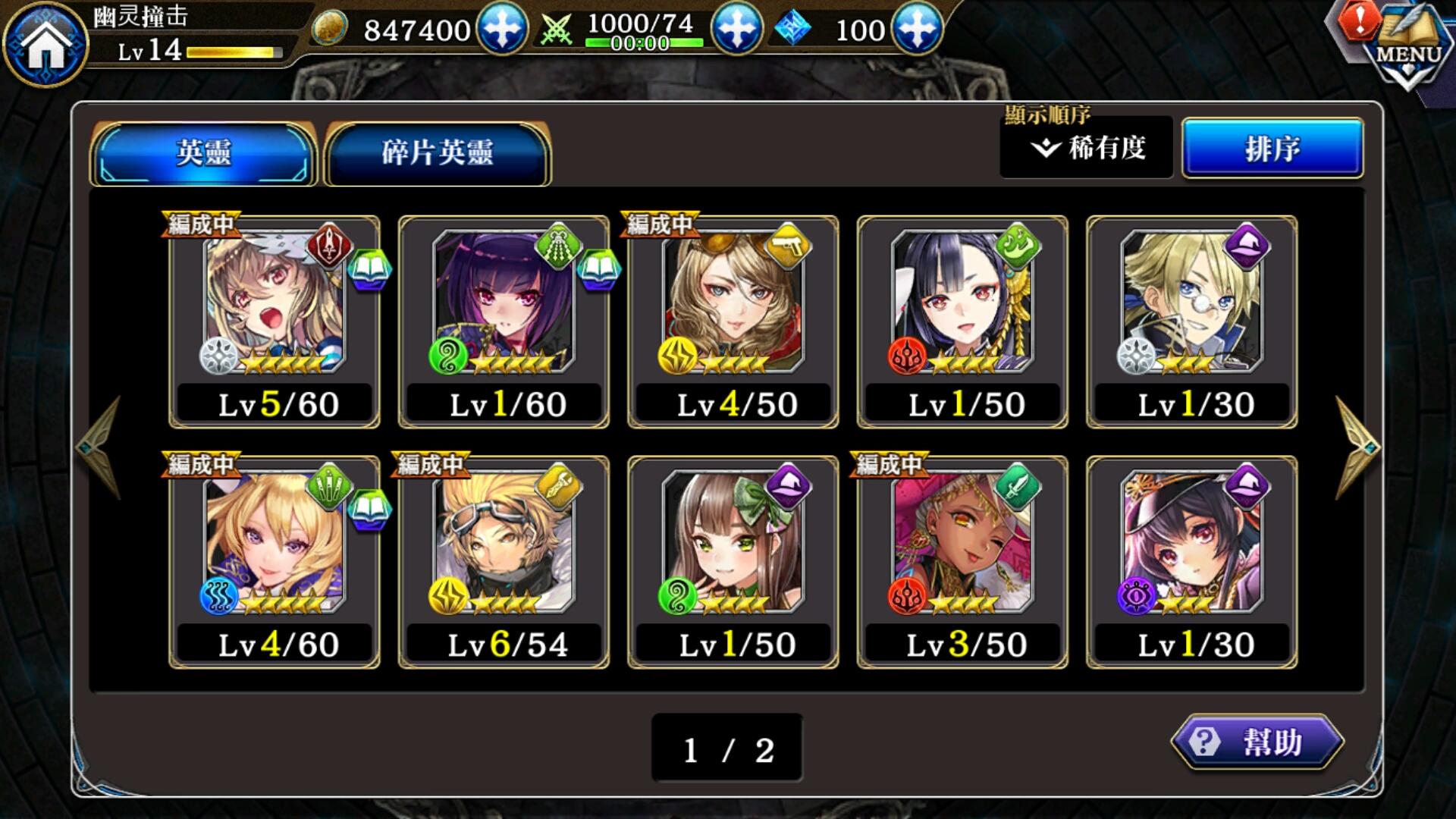Open the 稀有度 sort order dropdown

click(1086, 149)
